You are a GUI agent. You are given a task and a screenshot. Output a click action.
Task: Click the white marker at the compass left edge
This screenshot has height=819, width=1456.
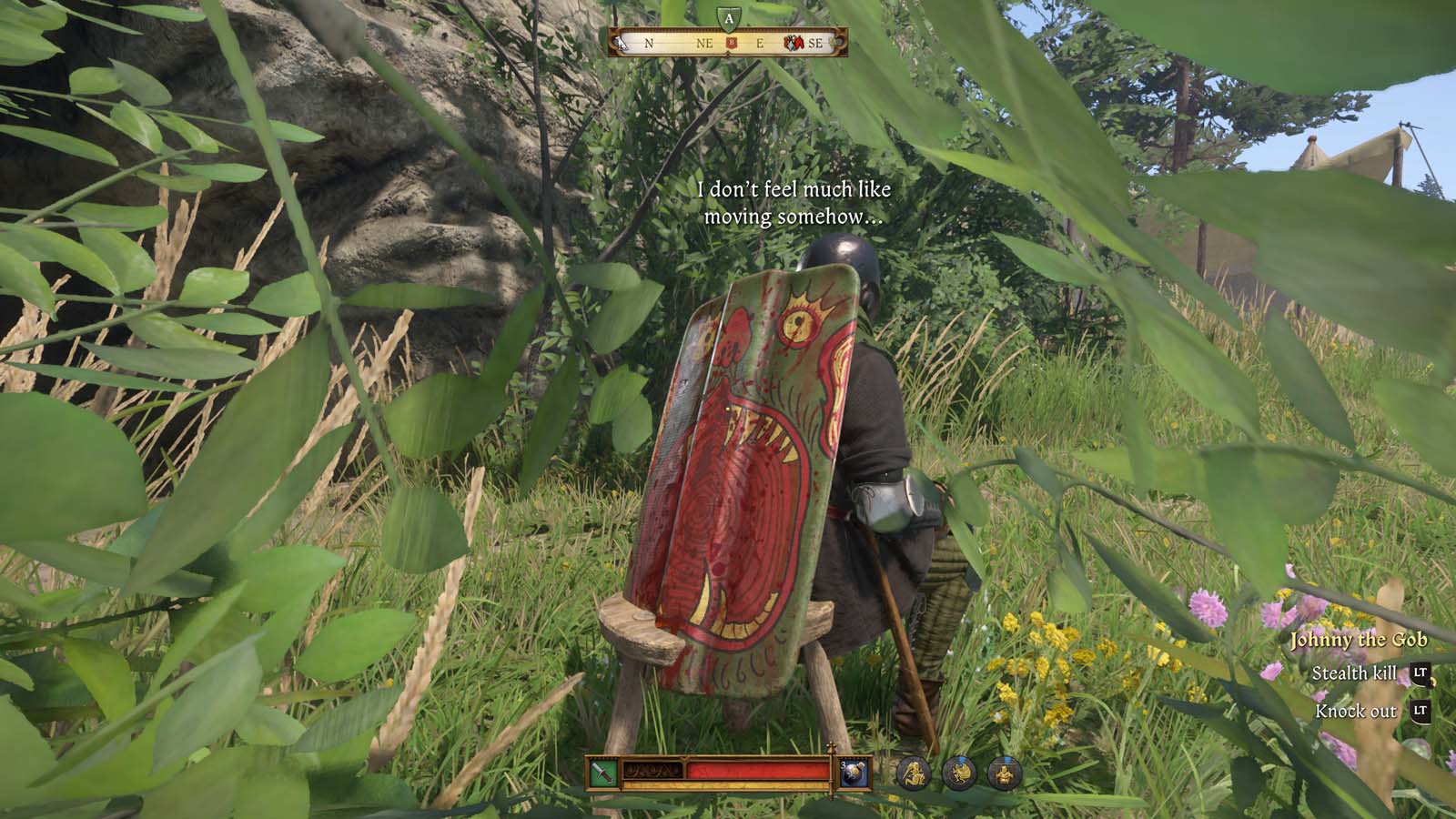(x=622, y=43)
